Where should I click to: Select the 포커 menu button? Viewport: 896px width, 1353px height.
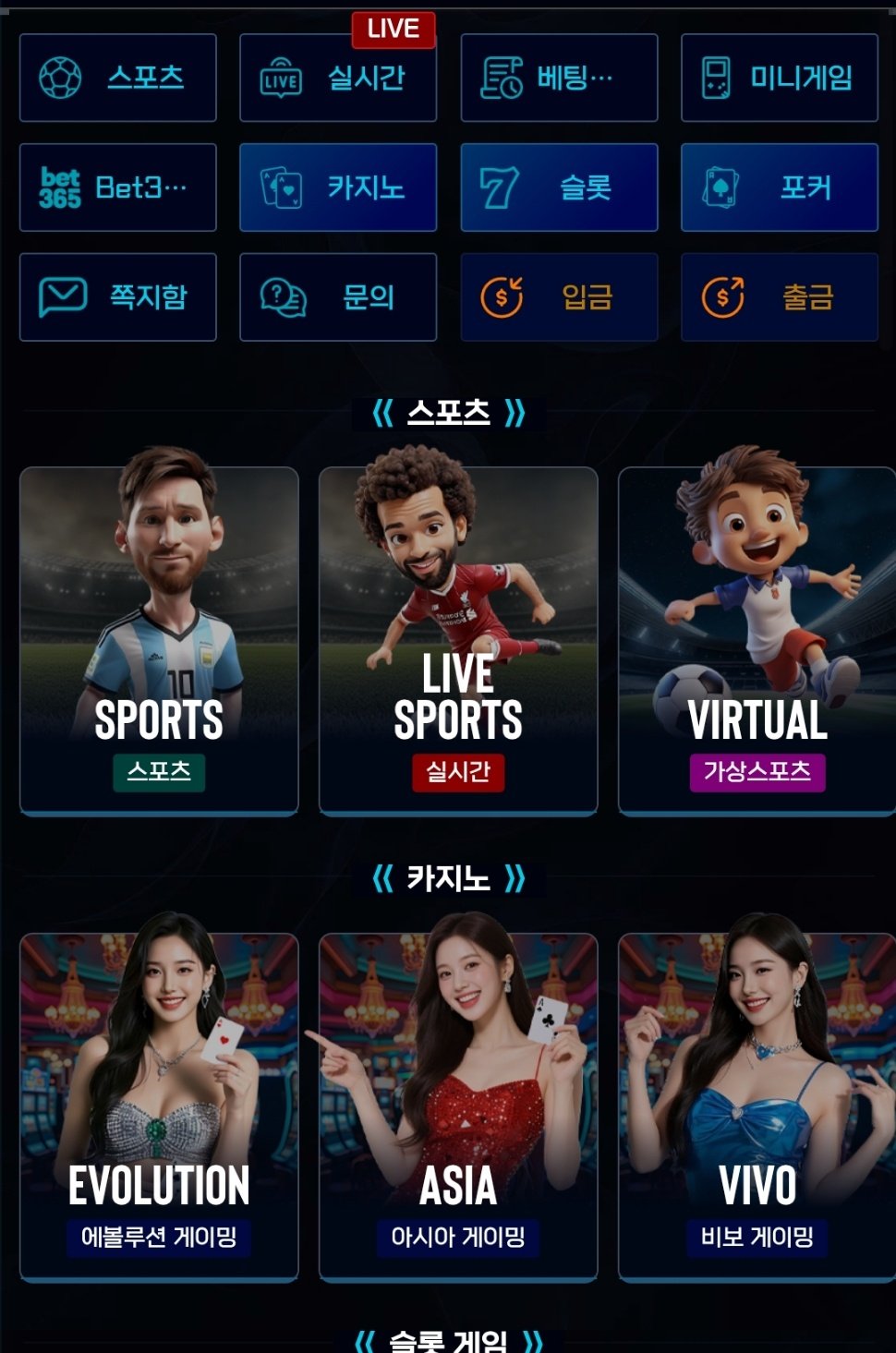click(780, 187)
